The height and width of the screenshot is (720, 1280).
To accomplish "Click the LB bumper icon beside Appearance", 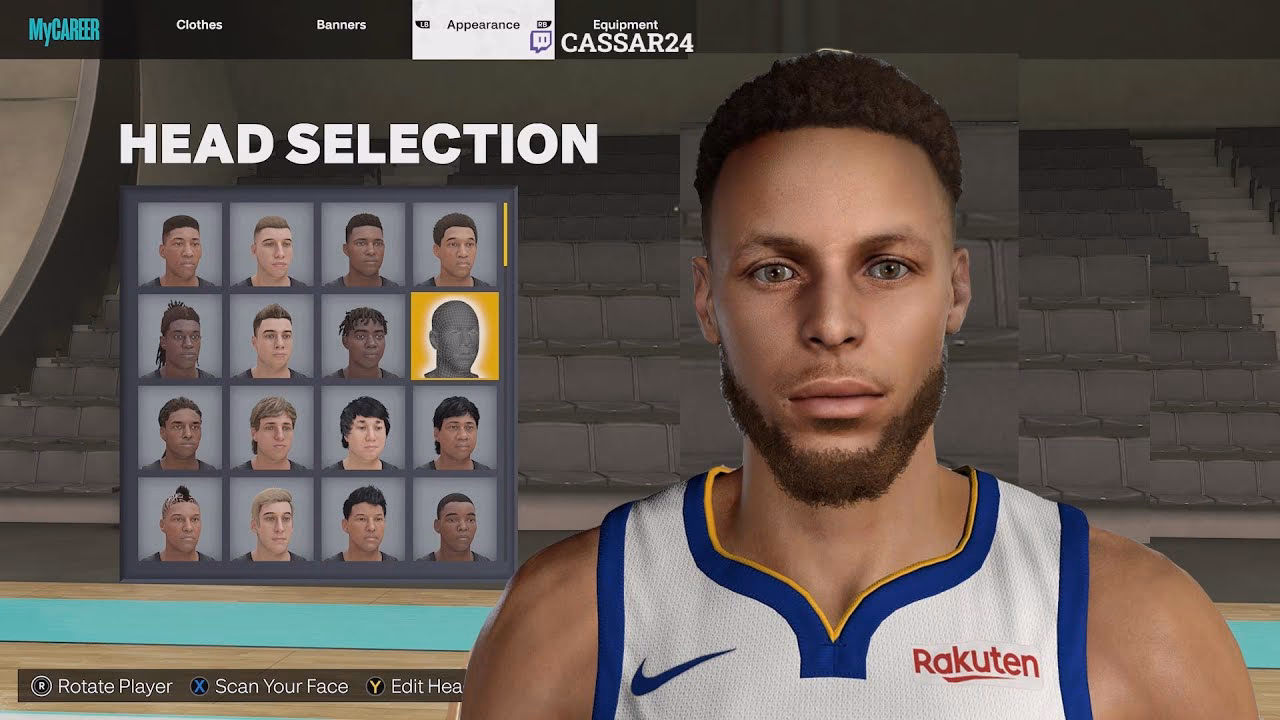I will pyautogui.click(x=421, y=24).
